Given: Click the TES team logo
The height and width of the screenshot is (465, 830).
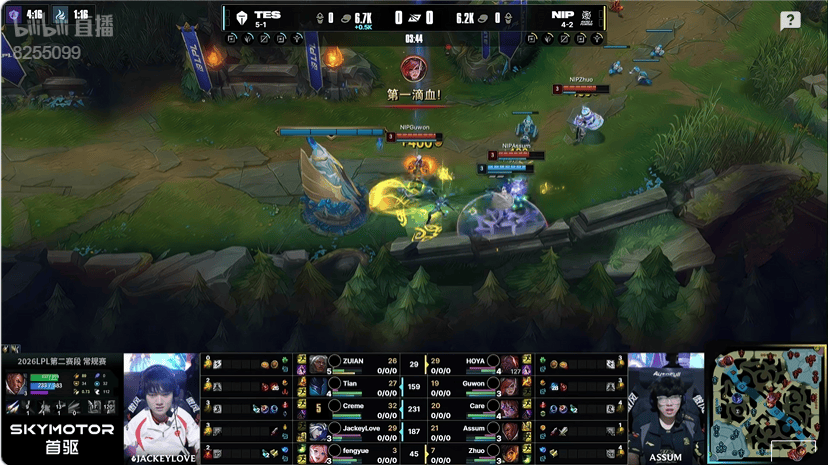Looking at the screenshot, I should (x=240, y=17).
